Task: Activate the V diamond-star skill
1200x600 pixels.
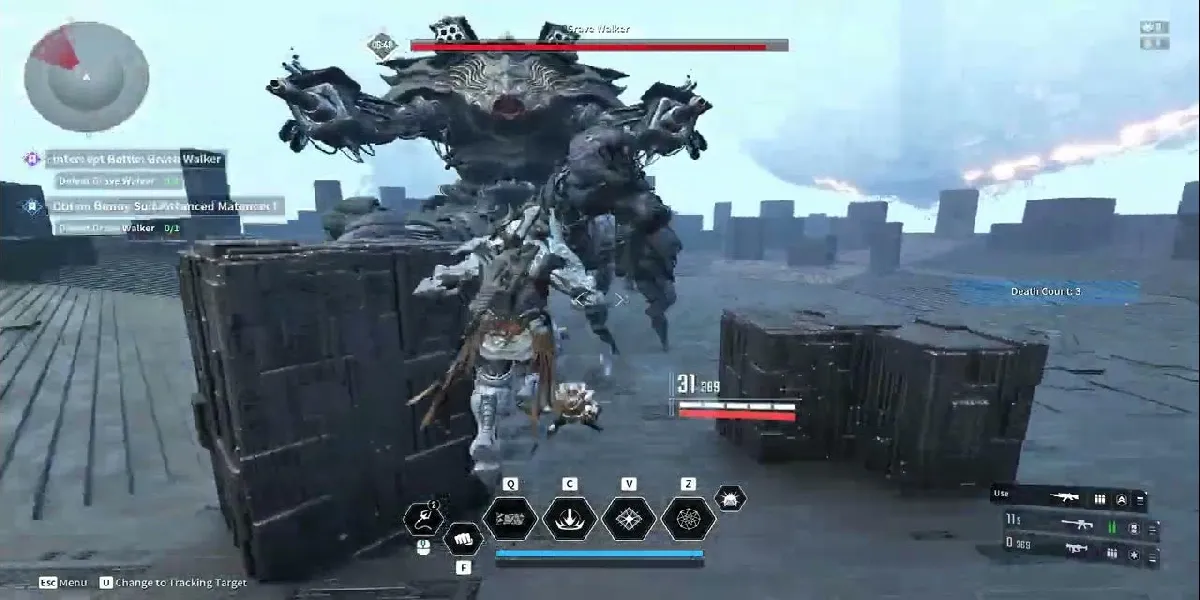Action: coord(629,519)
